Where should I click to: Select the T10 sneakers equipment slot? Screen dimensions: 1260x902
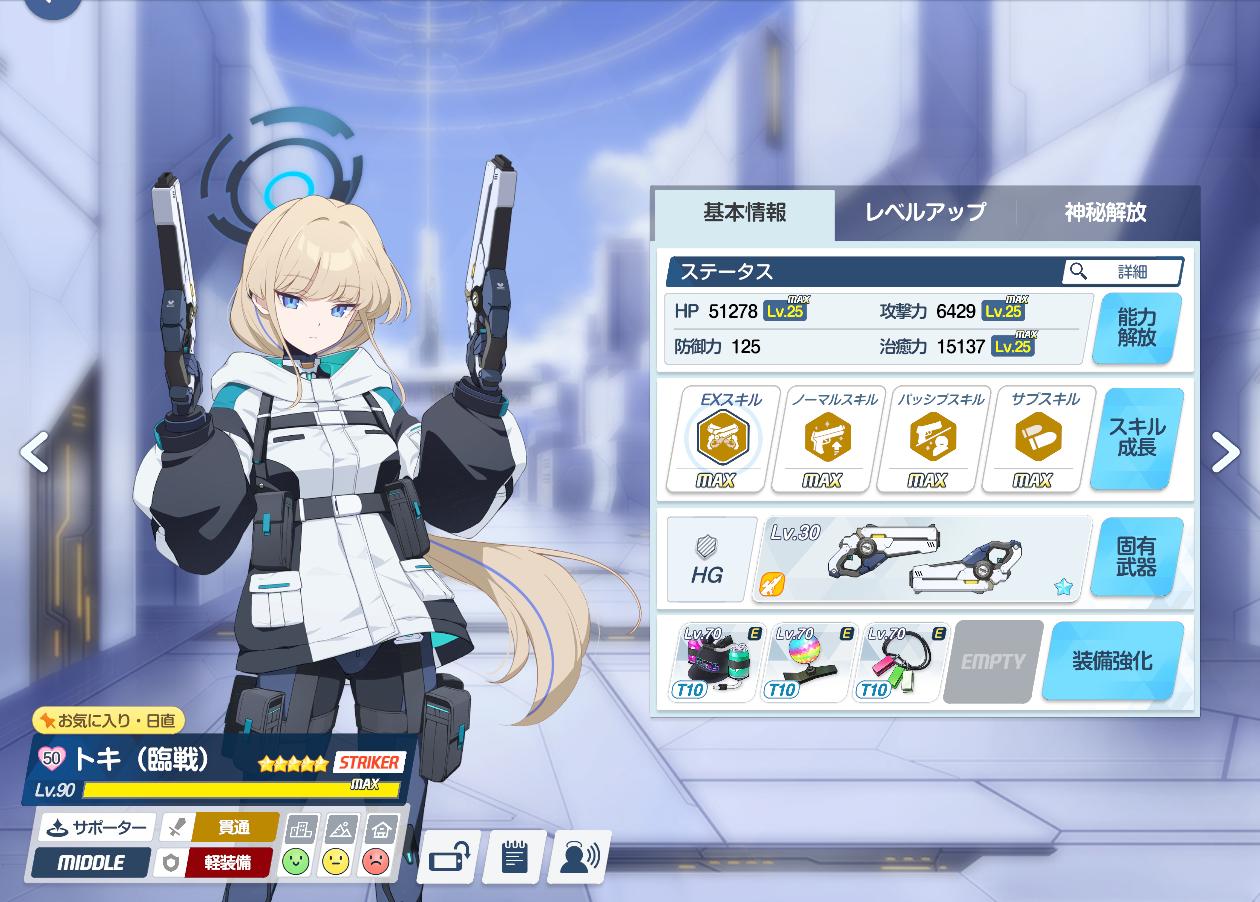click(x=717, y=661)
